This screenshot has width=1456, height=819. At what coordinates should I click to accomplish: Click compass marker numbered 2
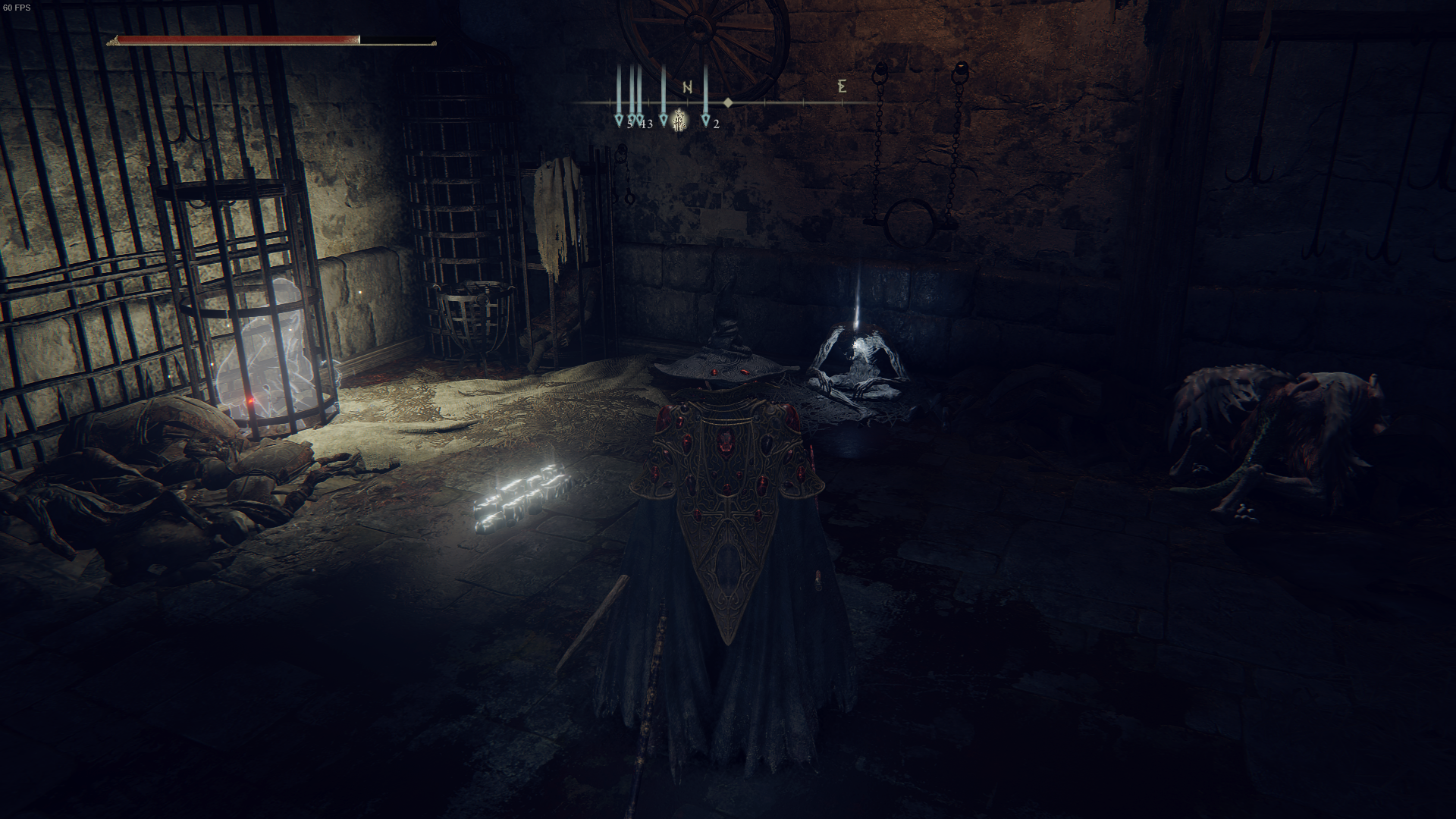[x=705, y=119]
